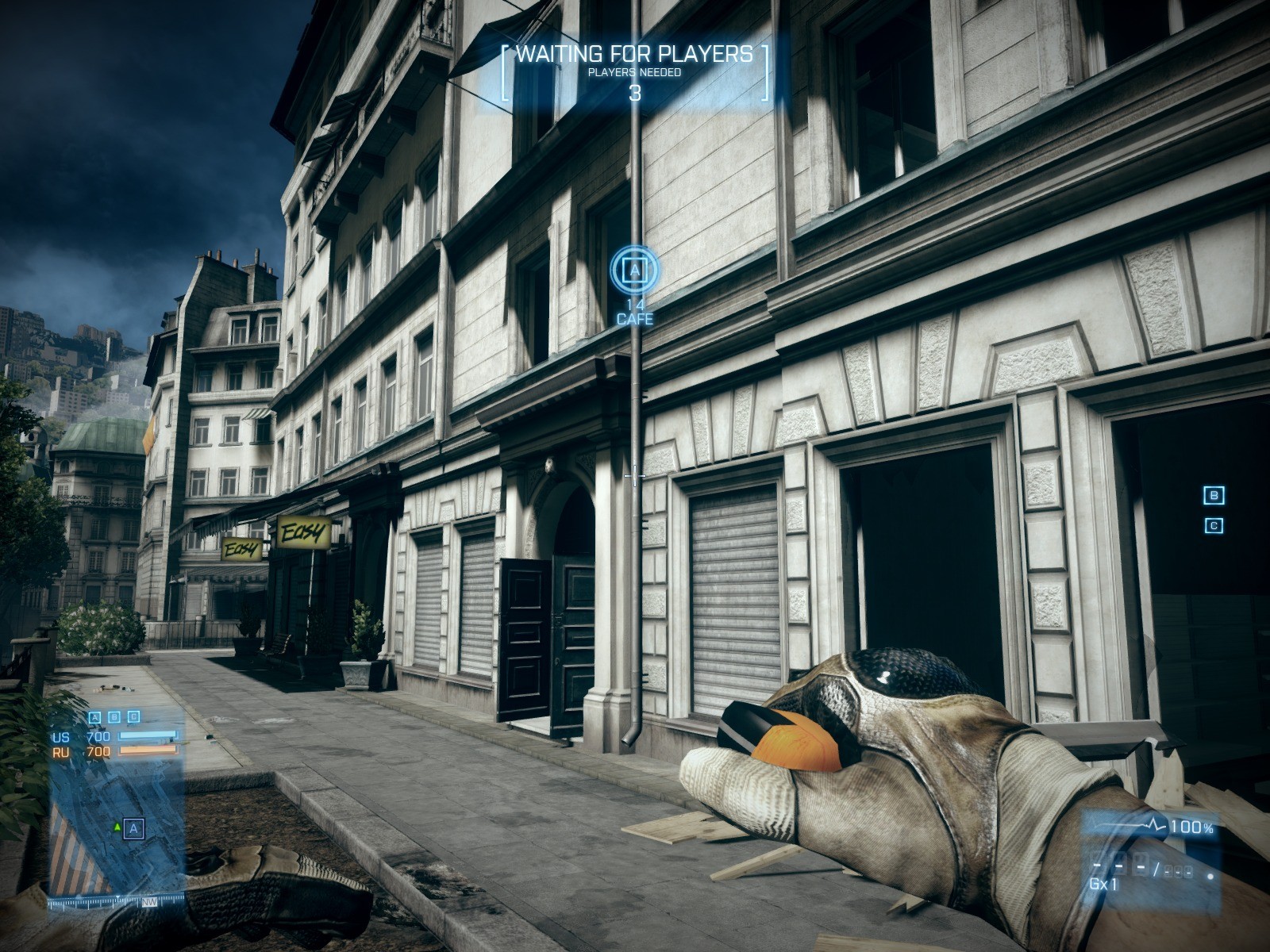Click the objective A marker labeled 14 CAFE
The width and height of the screenshot is (1270, 952).
pos(635,271)
